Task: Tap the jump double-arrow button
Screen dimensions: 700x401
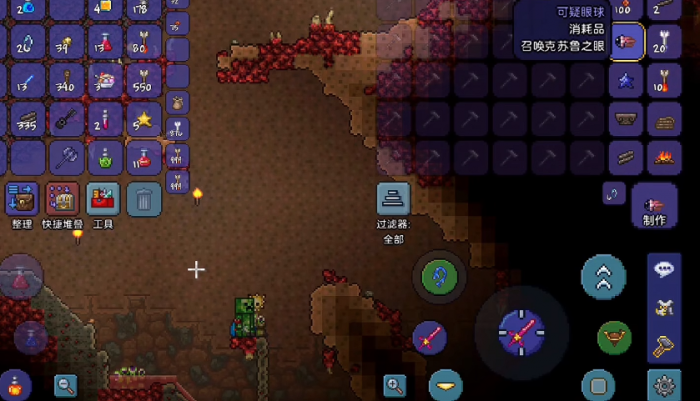Action: pos(604,277)
